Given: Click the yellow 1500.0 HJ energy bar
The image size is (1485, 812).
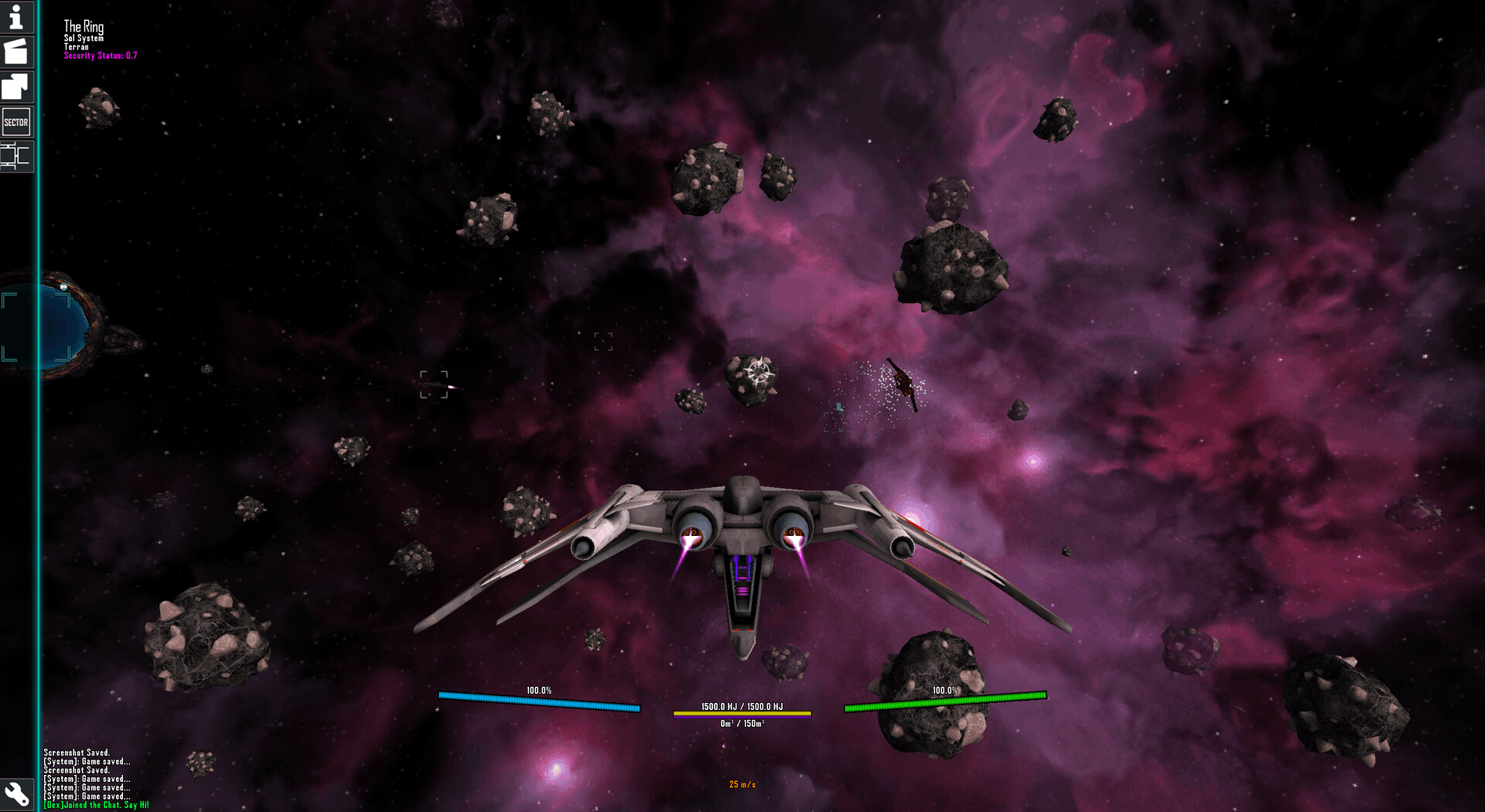Looking at the screenshot, I should coord(742,712).
